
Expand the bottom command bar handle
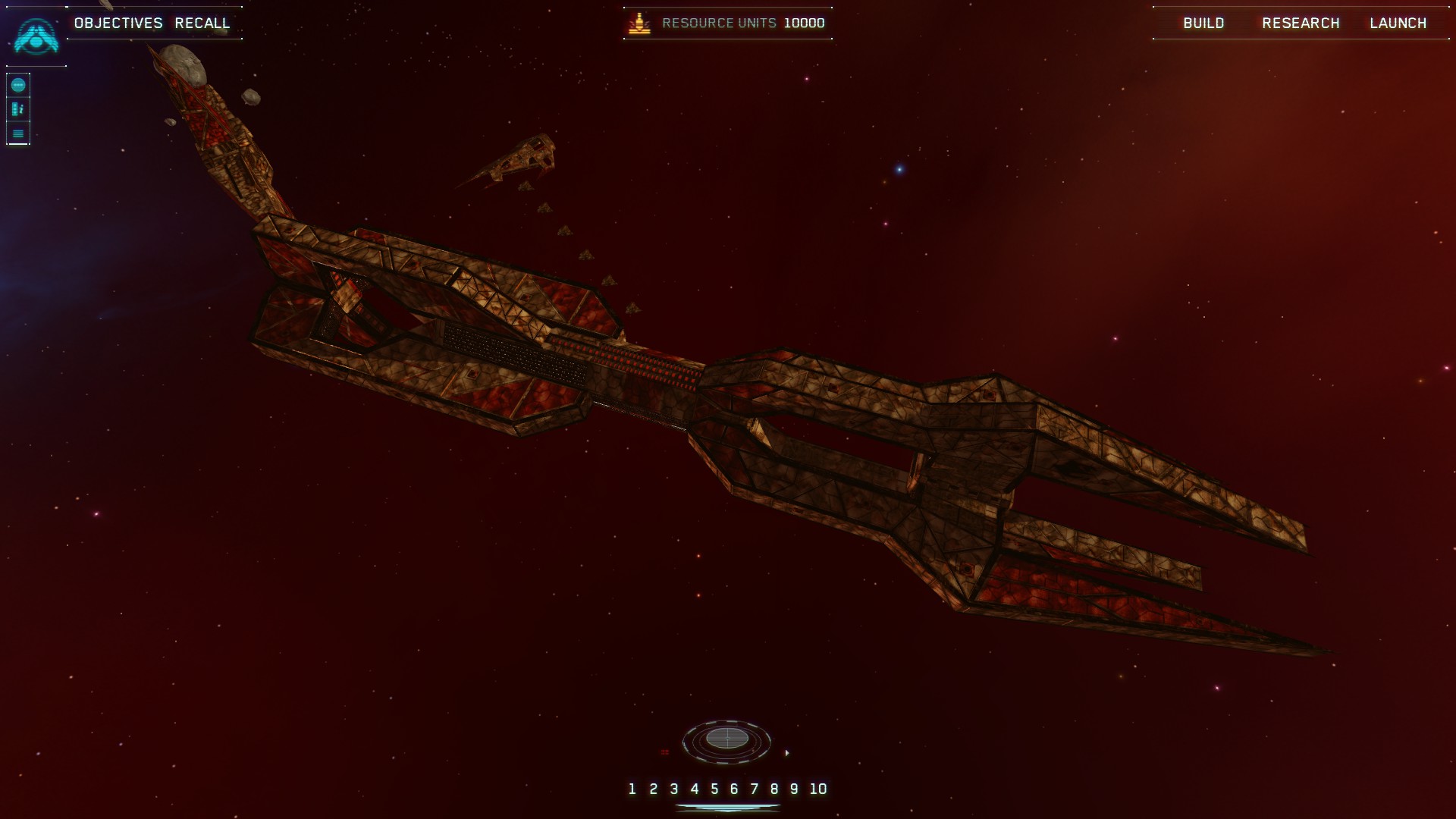coord(727,808)
